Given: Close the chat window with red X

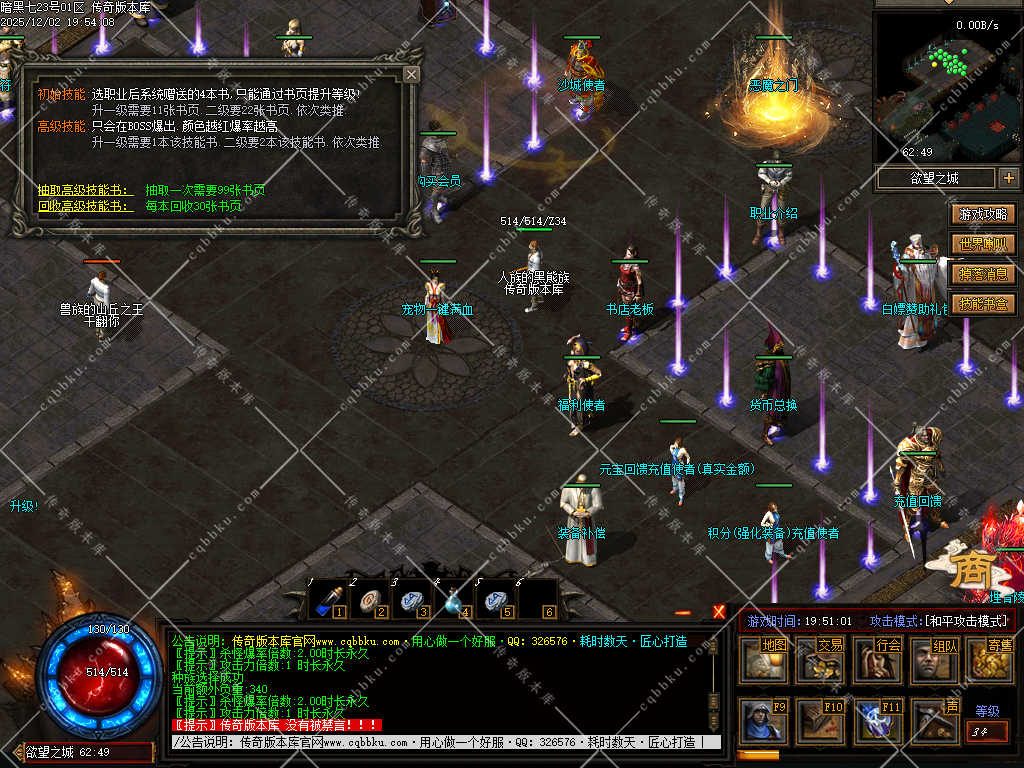Looking at the screenshot, I should click(x=719, y=611).
